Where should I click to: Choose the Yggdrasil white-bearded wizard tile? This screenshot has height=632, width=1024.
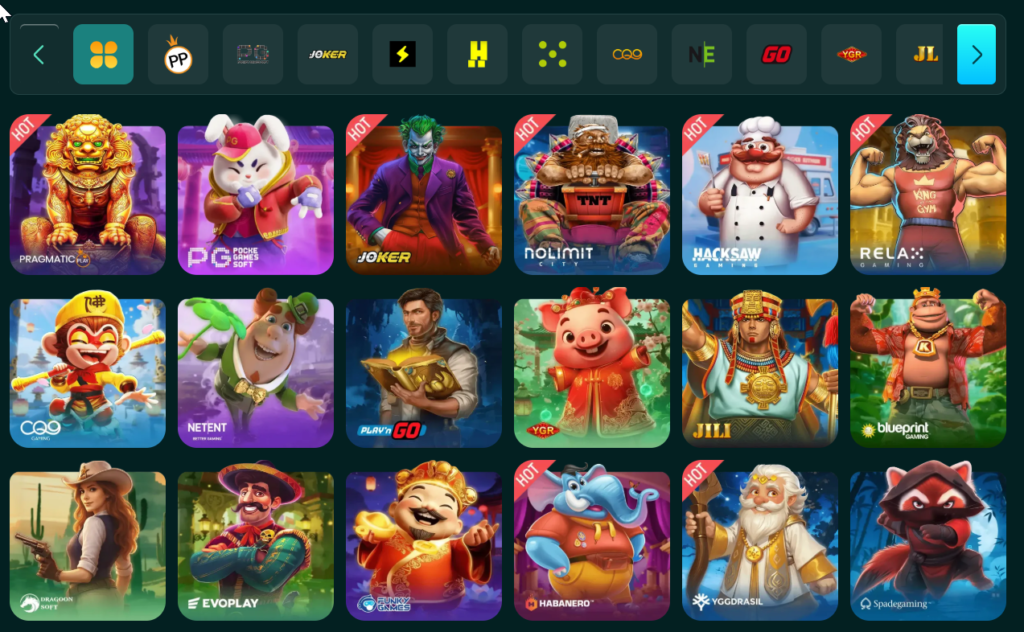pyautogui.click(x=760, y=541)
